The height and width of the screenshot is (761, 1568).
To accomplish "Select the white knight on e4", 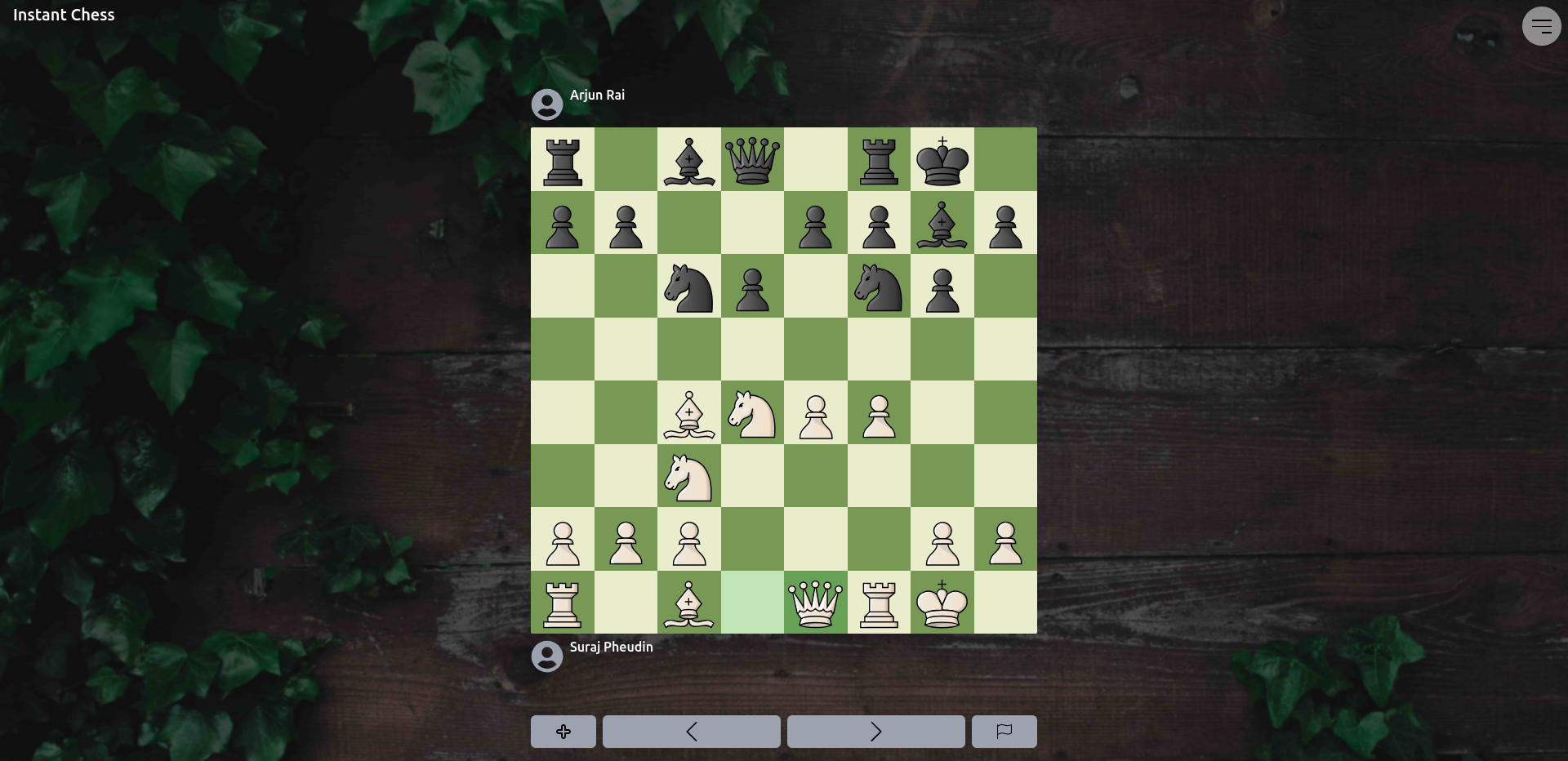I will point(751,413).
